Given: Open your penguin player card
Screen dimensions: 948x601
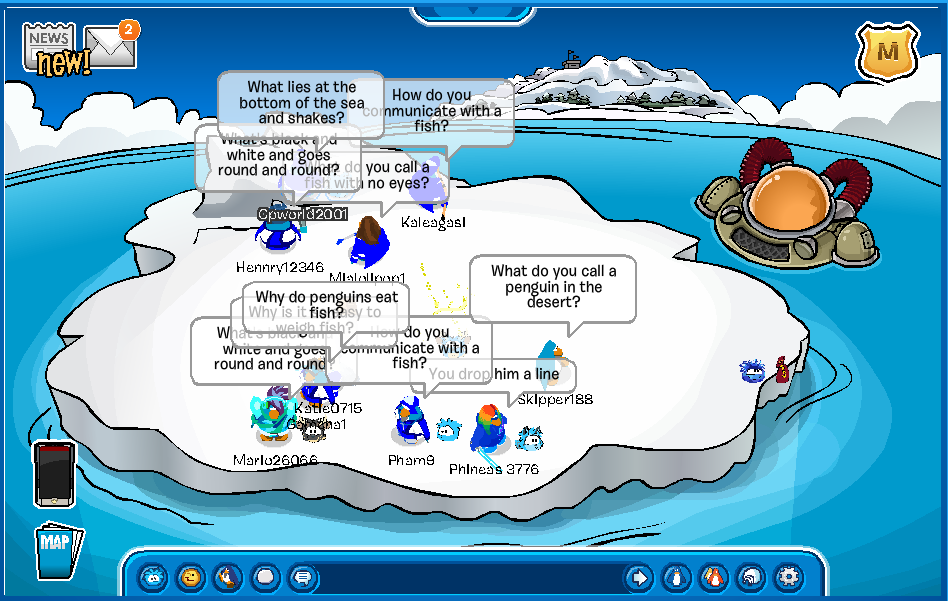Looking at the screenshot, I should pyautogui.click(x=677, y=577).
